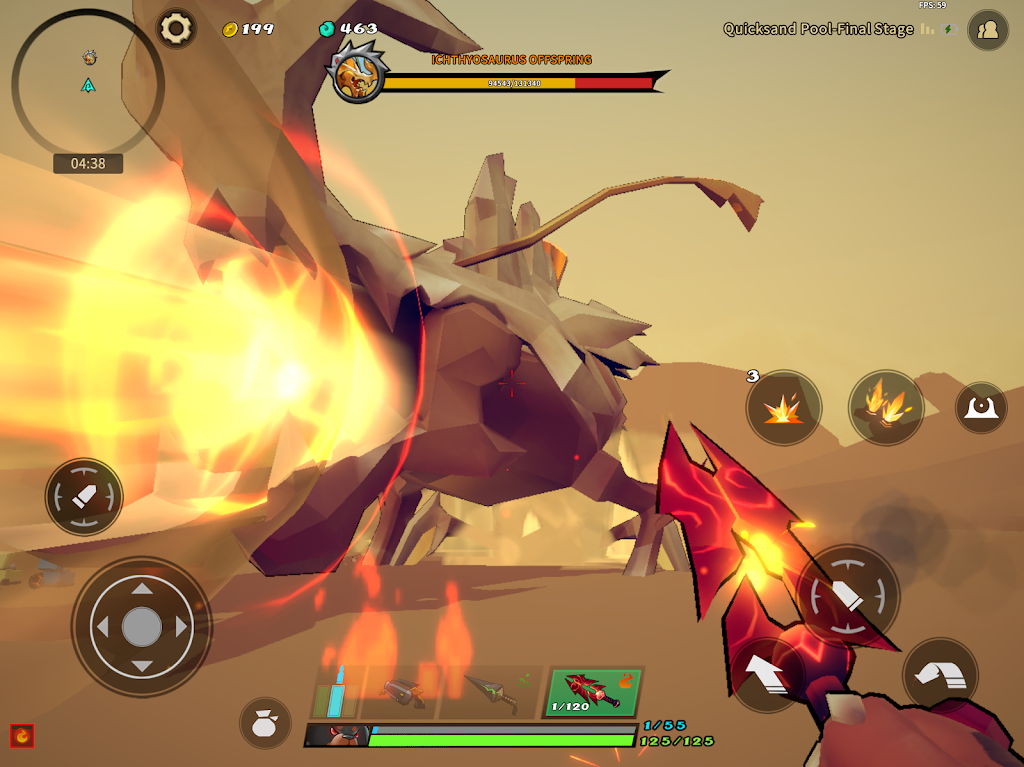Switch to the launcher gun weapon slot
This screenshot has width=1024, height=767.
click(x=400, y=692)
